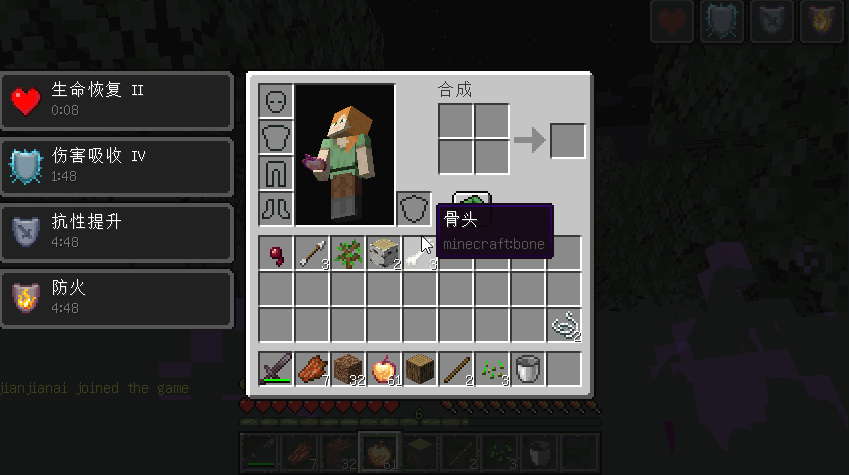
Task: Pick up the stack of 32 wood blocks
Action: tap(348, 370)
